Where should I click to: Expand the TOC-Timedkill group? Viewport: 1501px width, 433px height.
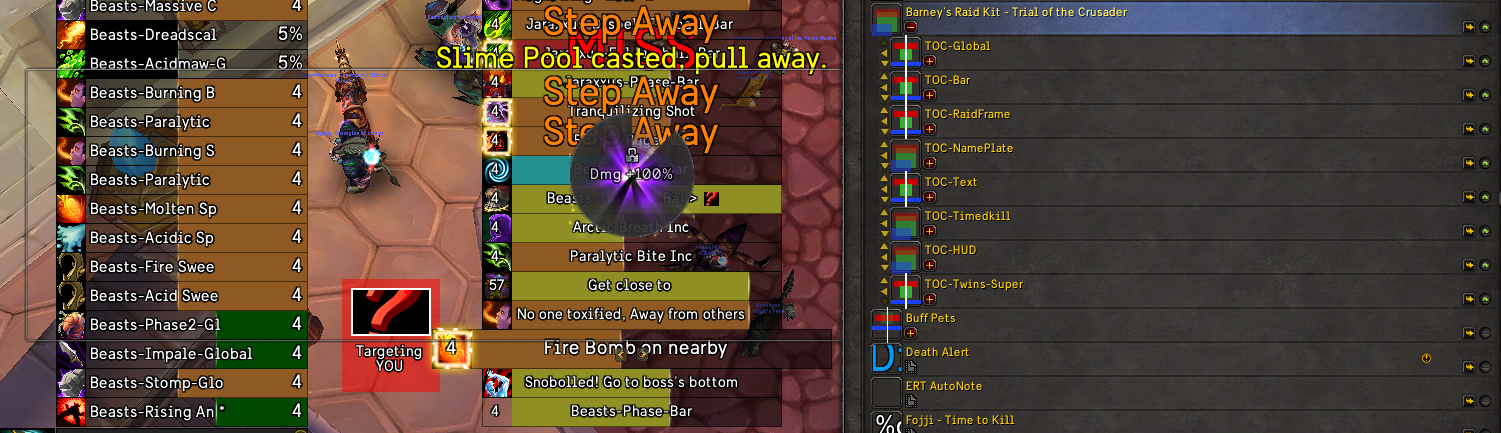click(930, 231)
